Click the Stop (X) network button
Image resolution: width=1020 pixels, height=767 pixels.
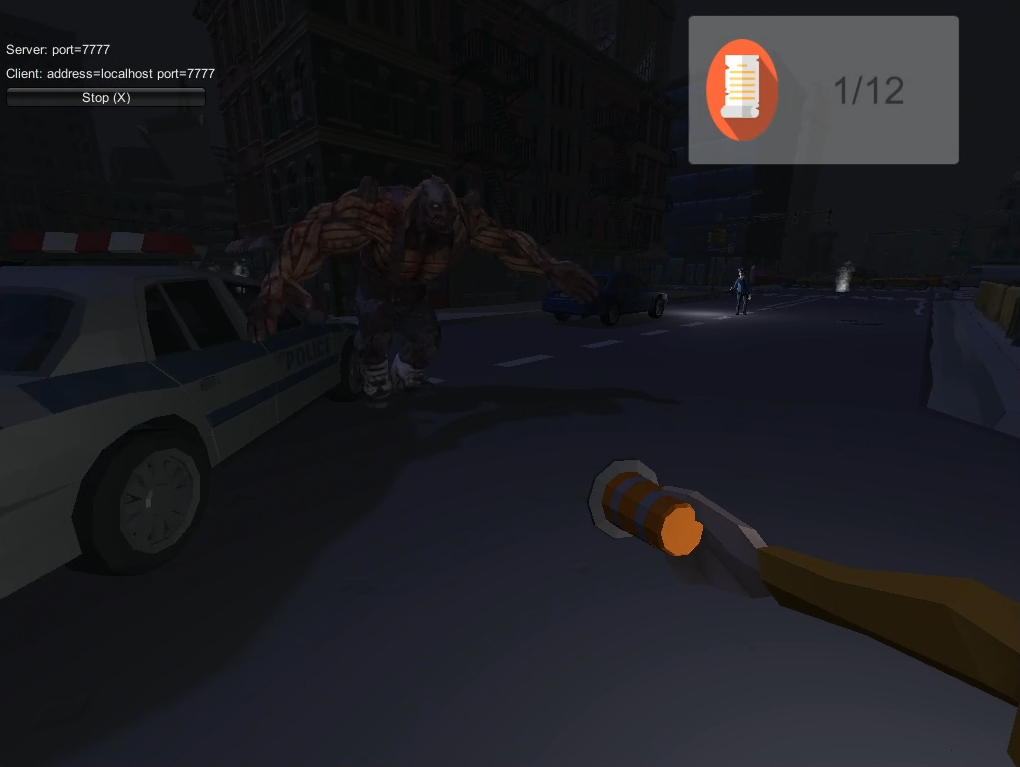click(106, 97)
